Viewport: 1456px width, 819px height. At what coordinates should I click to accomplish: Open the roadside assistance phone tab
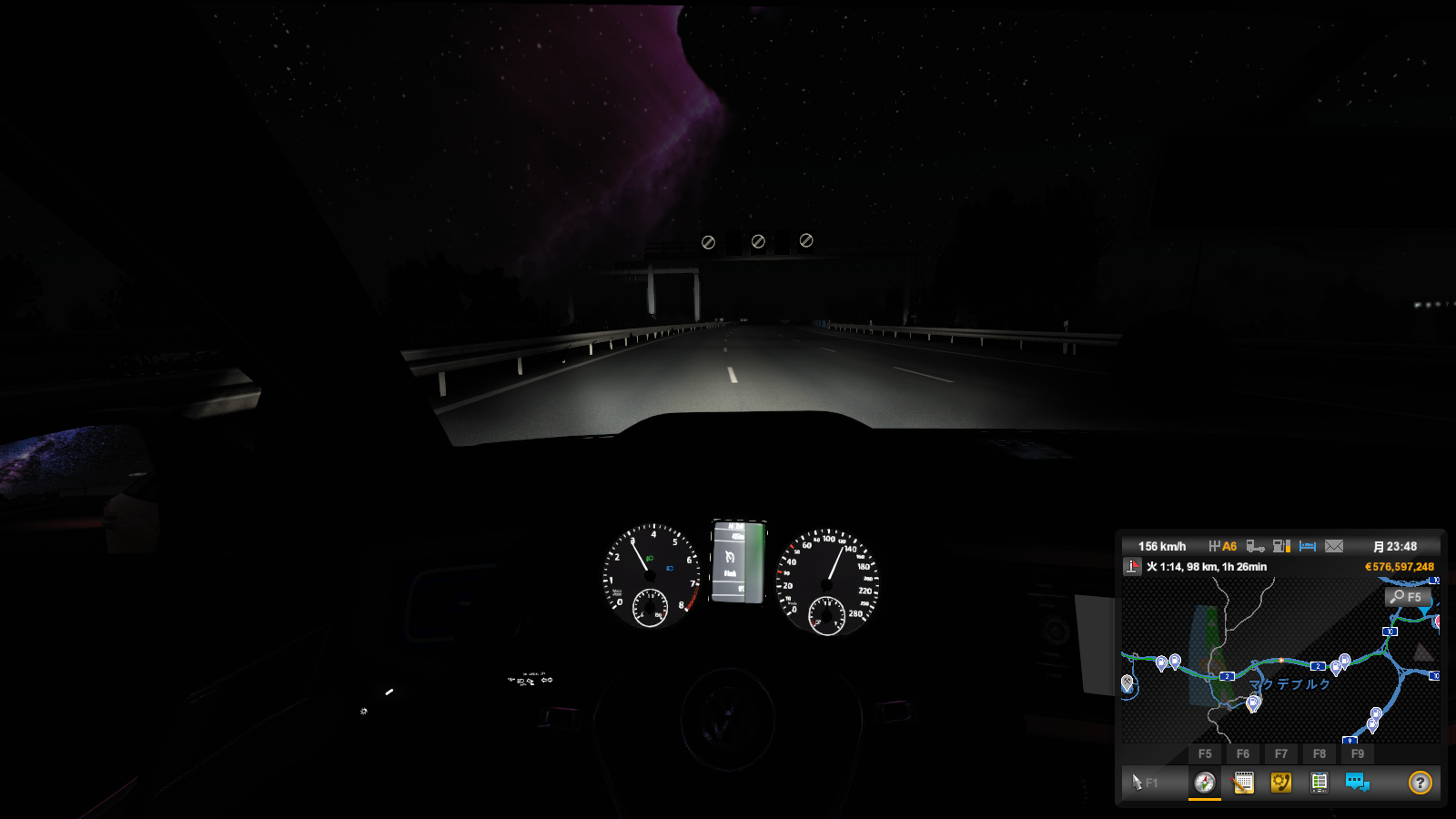(1281, 783)
